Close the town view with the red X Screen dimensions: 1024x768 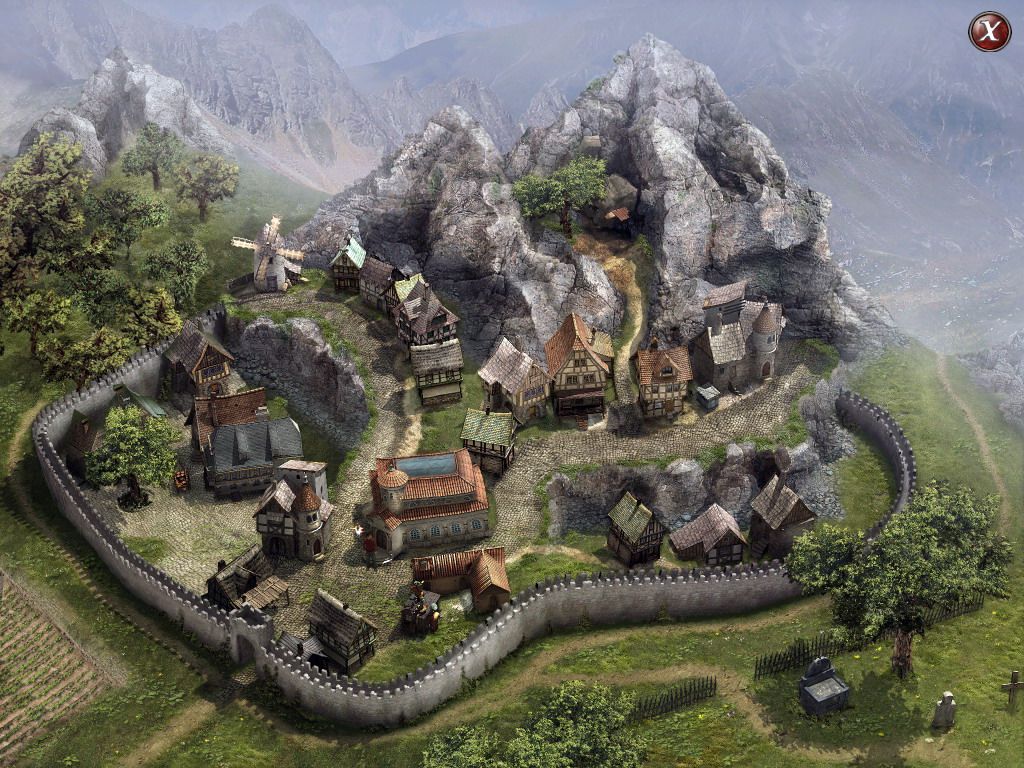pos(989,32)
